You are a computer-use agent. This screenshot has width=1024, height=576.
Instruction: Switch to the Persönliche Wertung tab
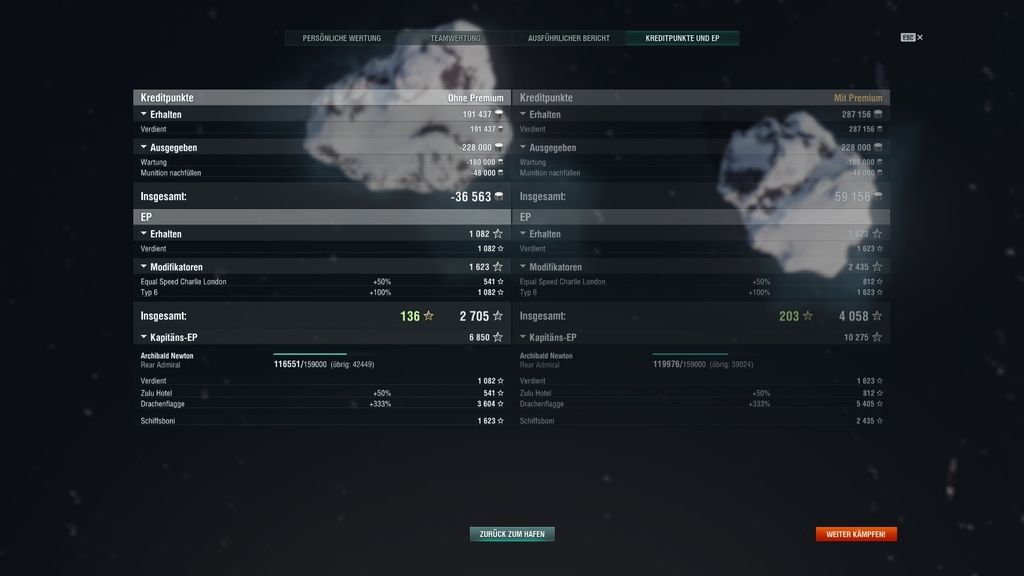click(x=341, y=38)
